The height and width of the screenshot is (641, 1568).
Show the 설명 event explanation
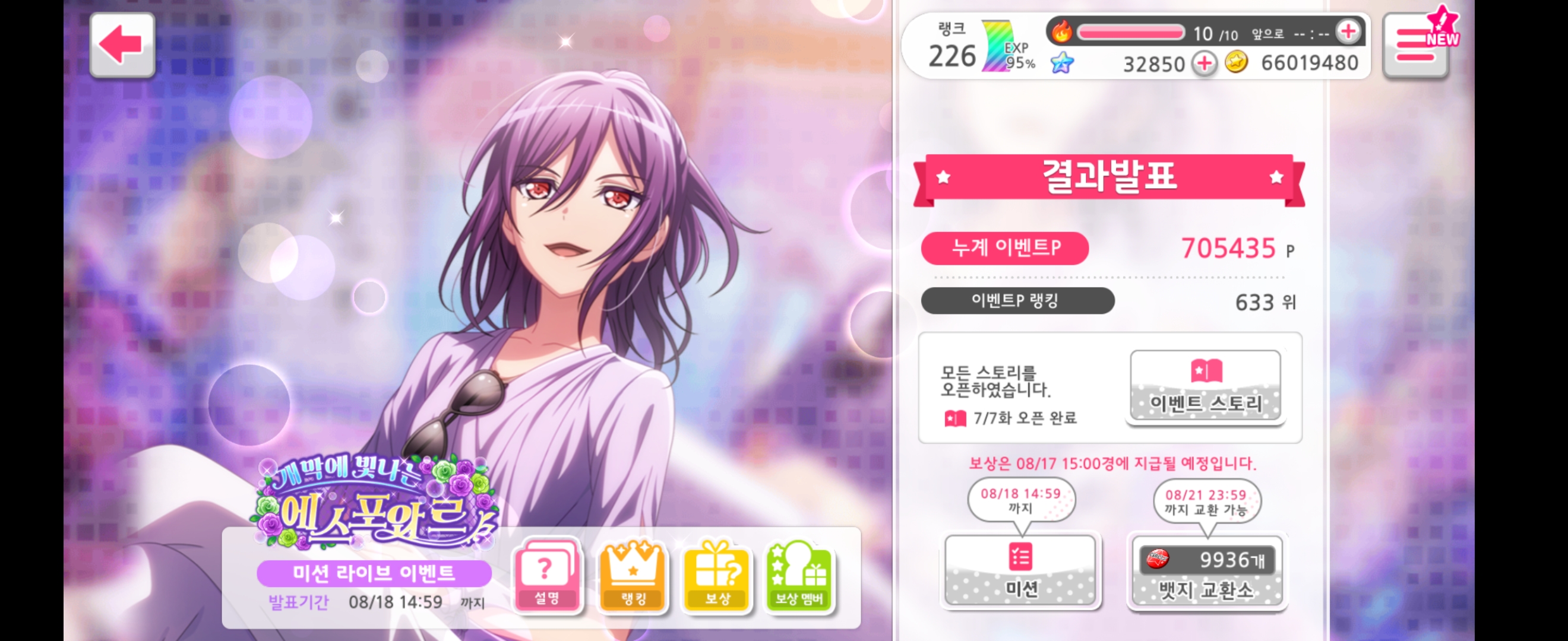(546, 575)
